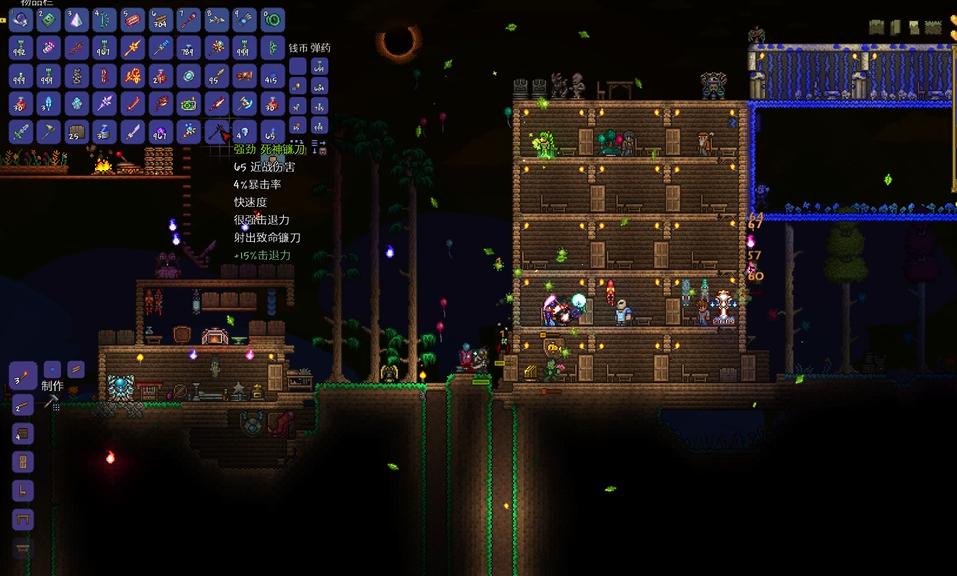957x576 pixels.
Task: Choose the white crystal pyramid hotbar item
Action: (77, 19)
